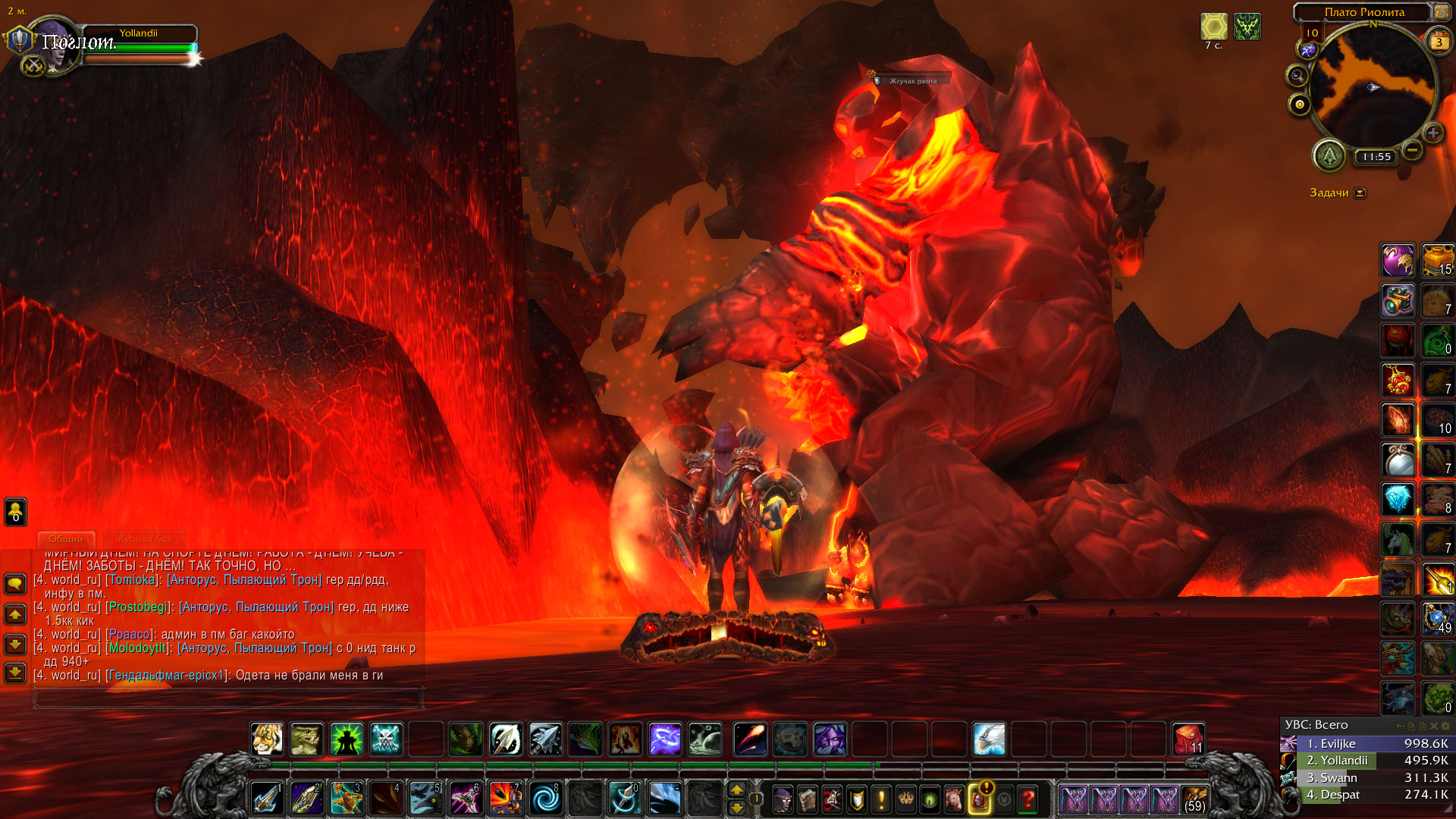Activate the tiger pet ability icon
The width and height of the screenshot is (1456, 819).
click(x=267, y=739)
